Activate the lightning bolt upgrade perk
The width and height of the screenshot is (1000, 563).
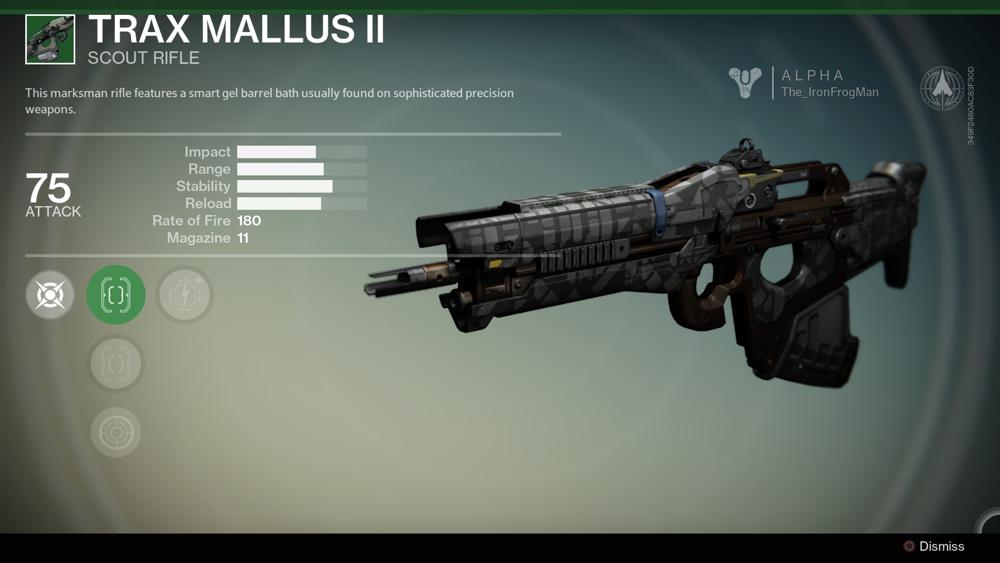[x=185, y=295]
